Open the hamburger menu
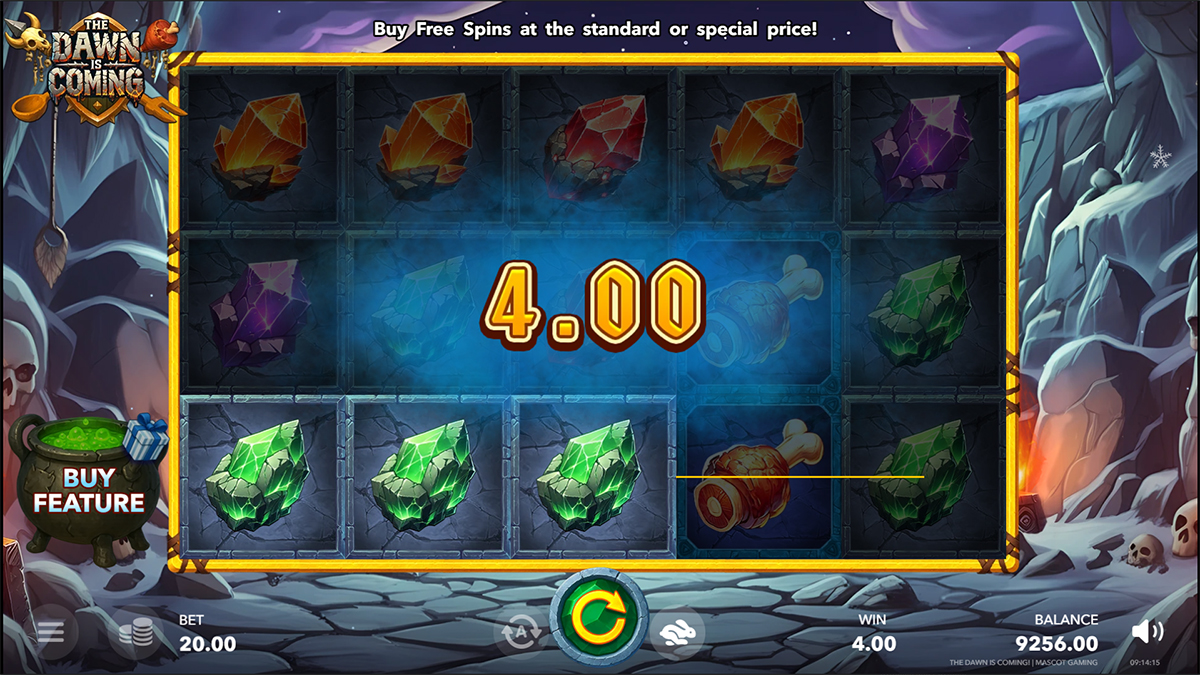1200x675 pixels. (51, 632)
